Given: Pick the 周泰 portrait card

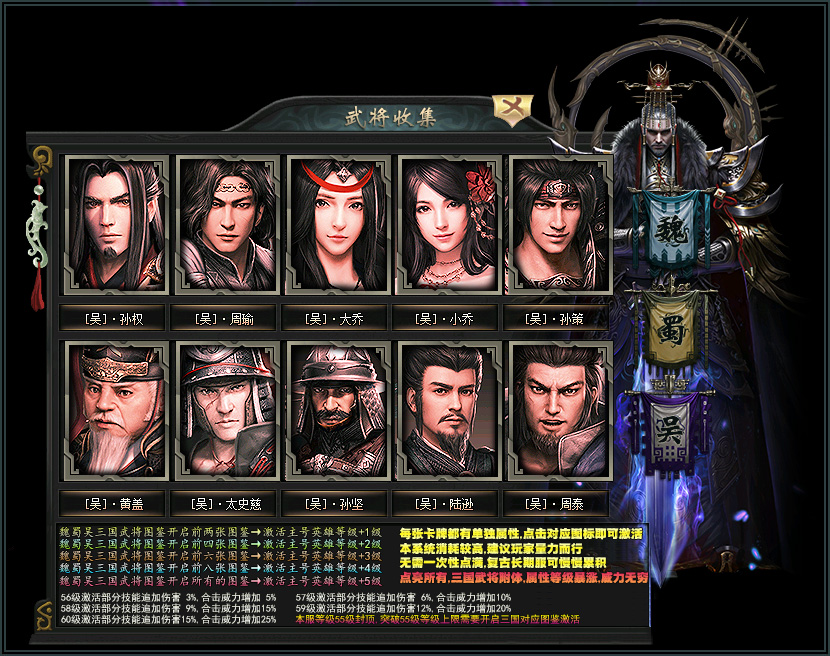Looking at the screenshot, I should pos(560,410).
